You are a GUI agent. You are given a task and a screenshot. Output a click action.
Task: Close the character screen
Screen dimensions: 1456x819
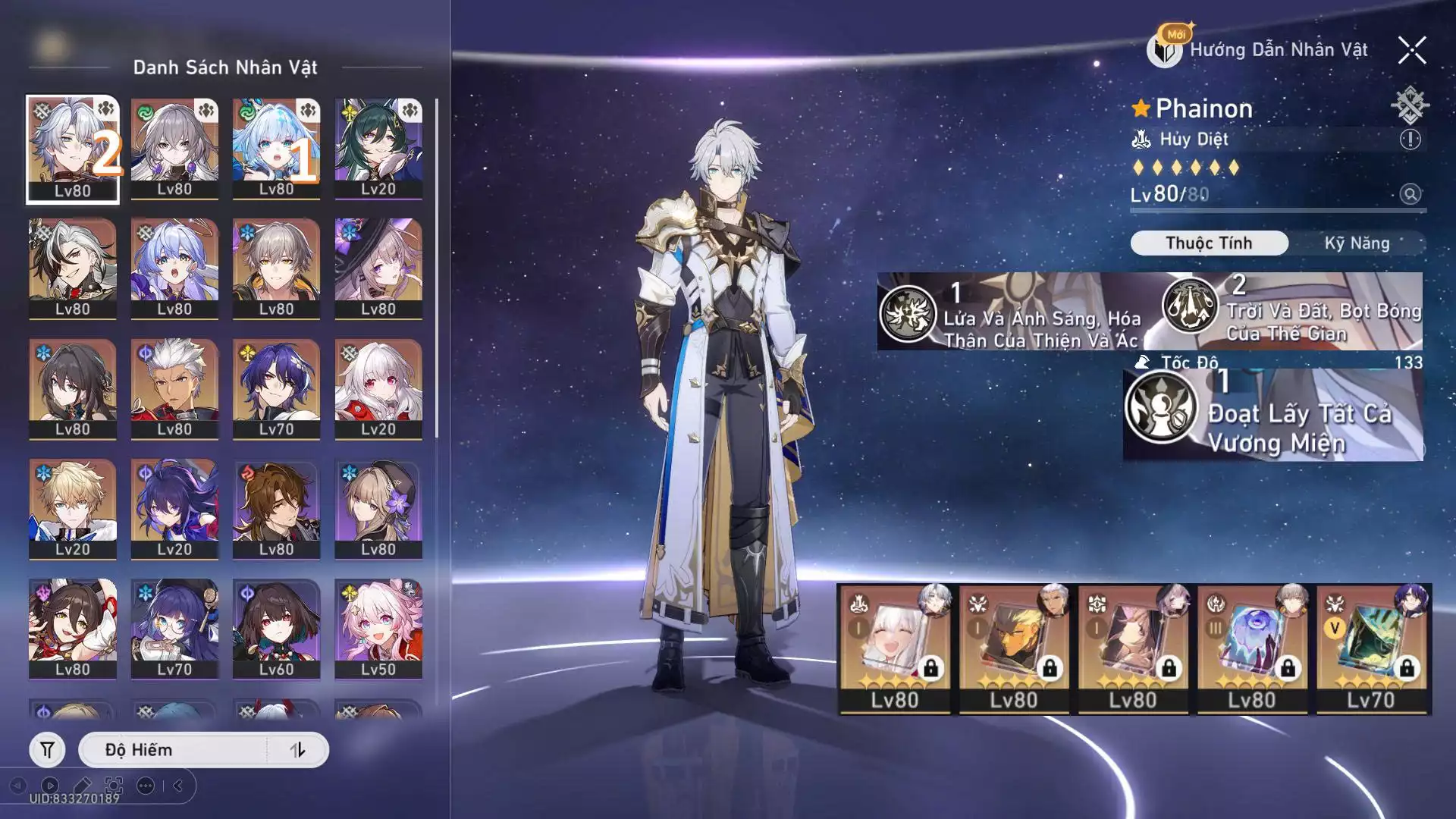1412,51
